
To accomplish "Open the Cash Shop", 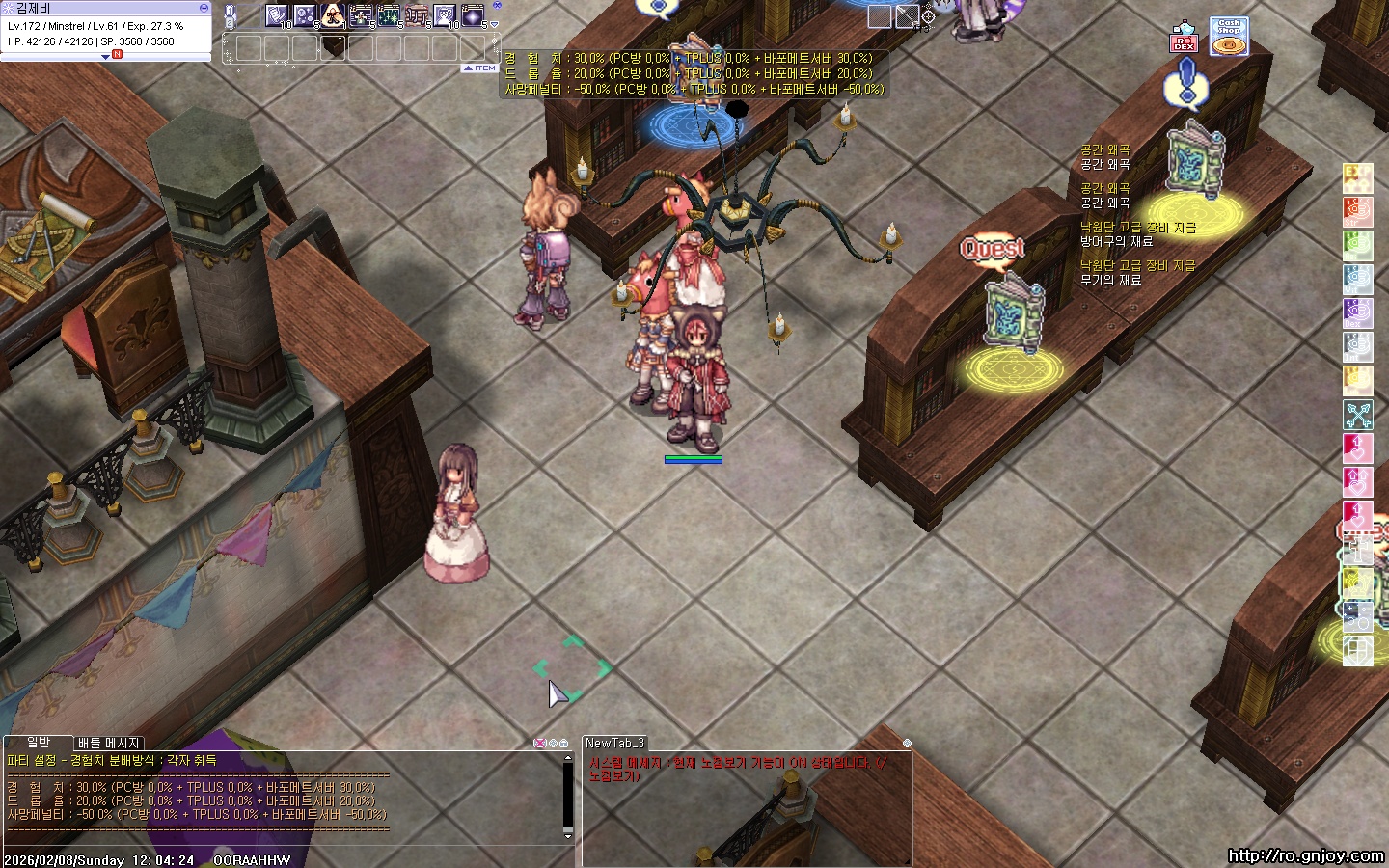I will tap(1229, 36).
